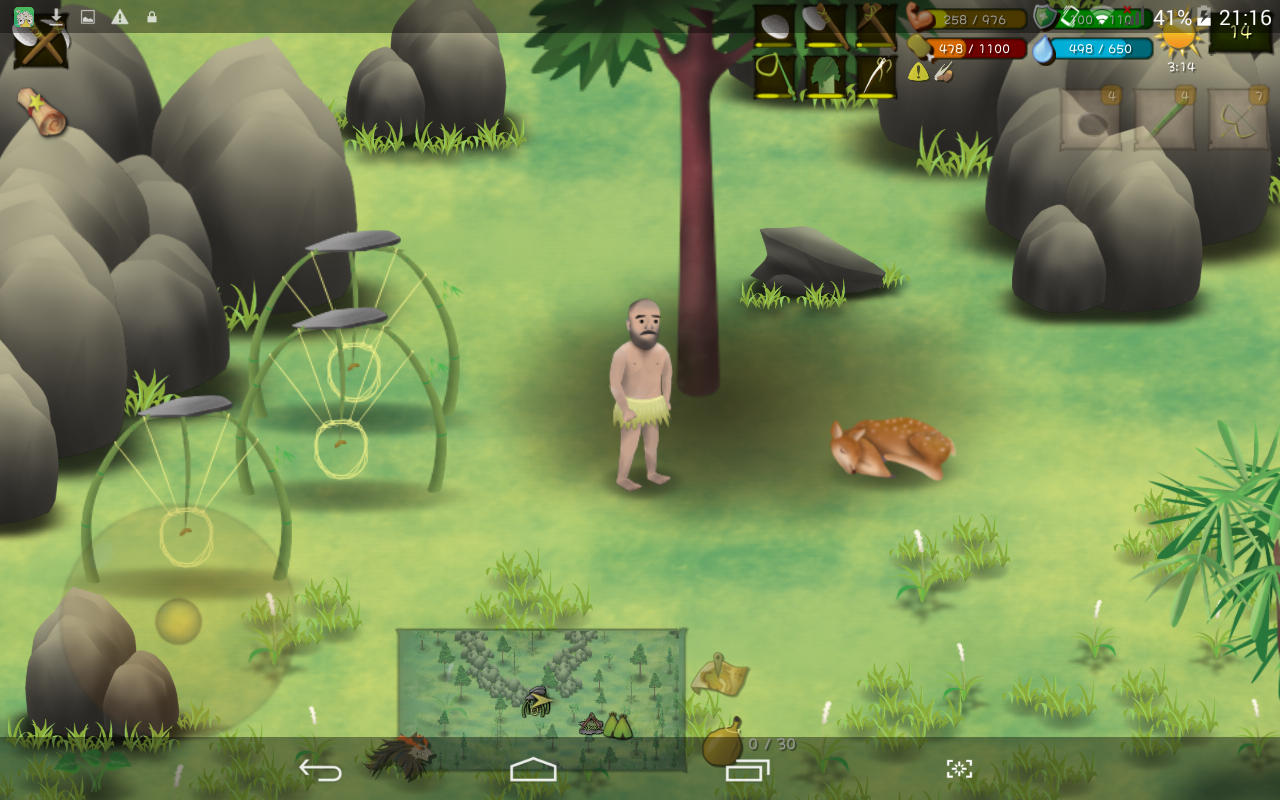Open the crossed axe and pickaxe crafting menu

[x=41, y=44]
